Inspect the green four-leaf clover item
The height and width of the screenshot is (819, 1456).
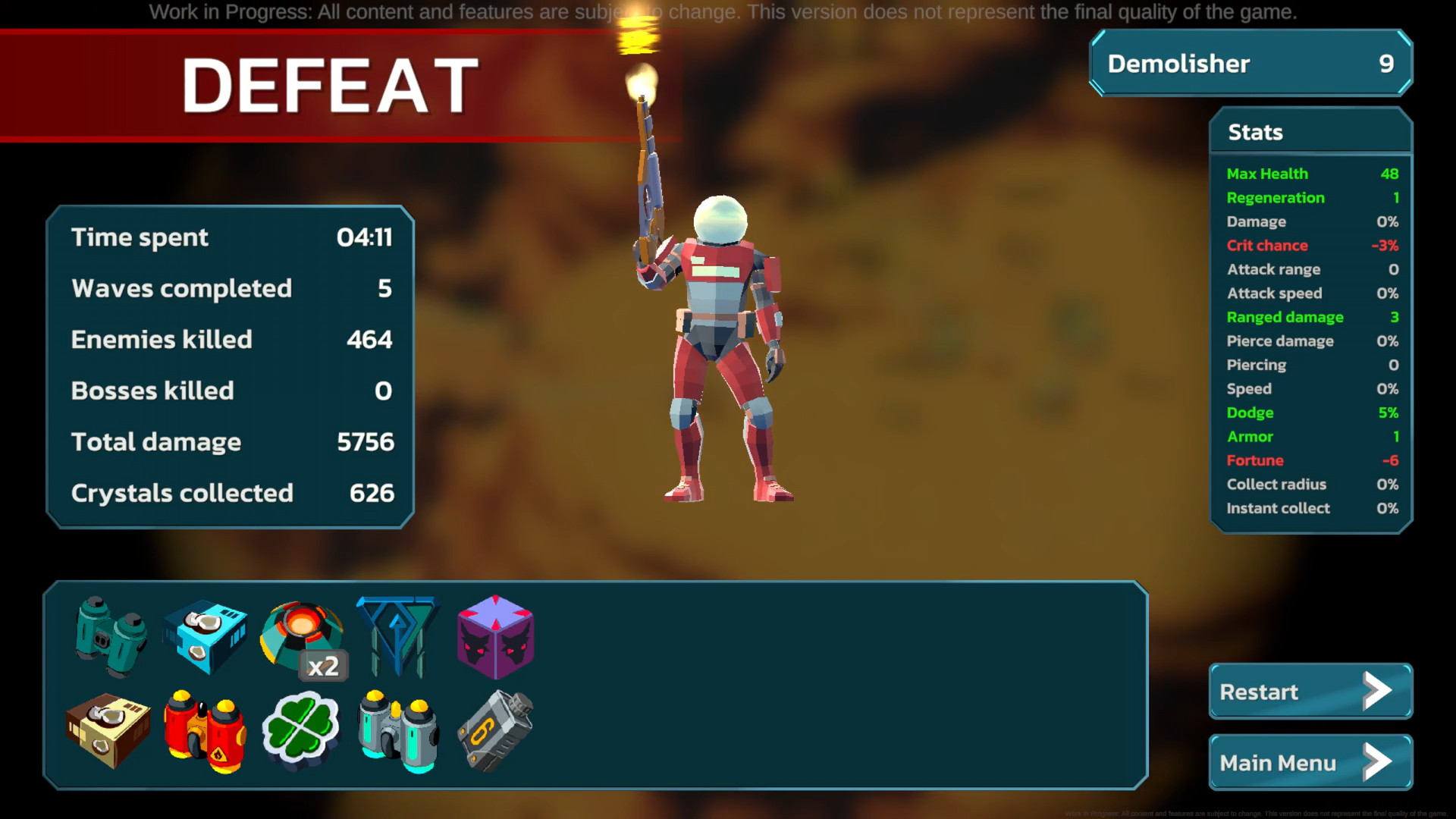pos(301,730)
